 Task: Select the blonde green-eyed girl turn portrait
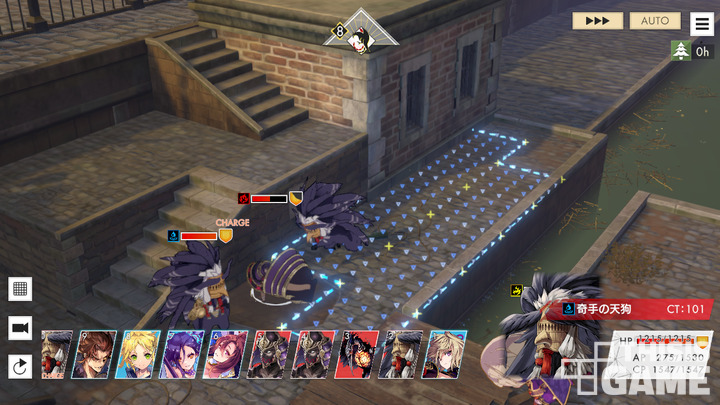[x=140, y=354]
